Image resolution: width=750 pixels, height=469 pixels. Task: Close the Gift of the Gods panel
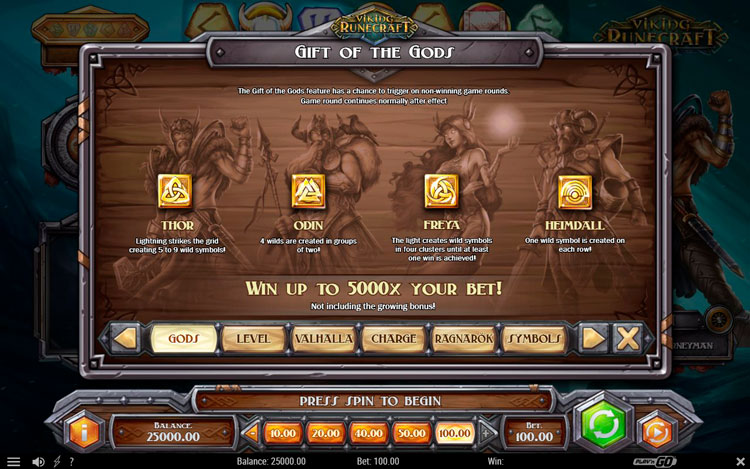(x=628, y=338)
